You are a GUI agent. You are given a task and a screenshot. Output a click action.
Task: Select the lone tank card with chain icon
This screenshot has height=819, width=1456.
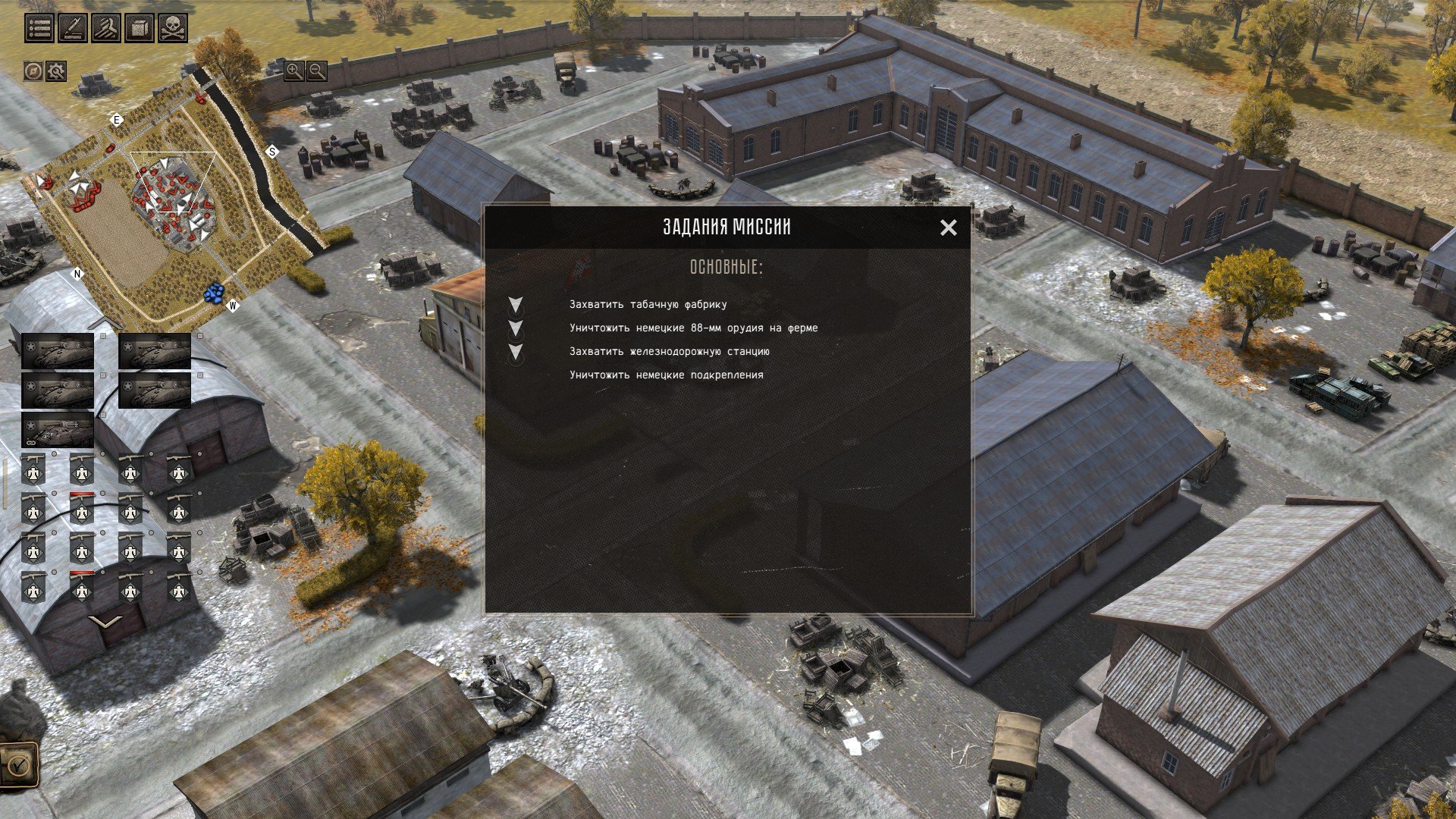(58, 429)
